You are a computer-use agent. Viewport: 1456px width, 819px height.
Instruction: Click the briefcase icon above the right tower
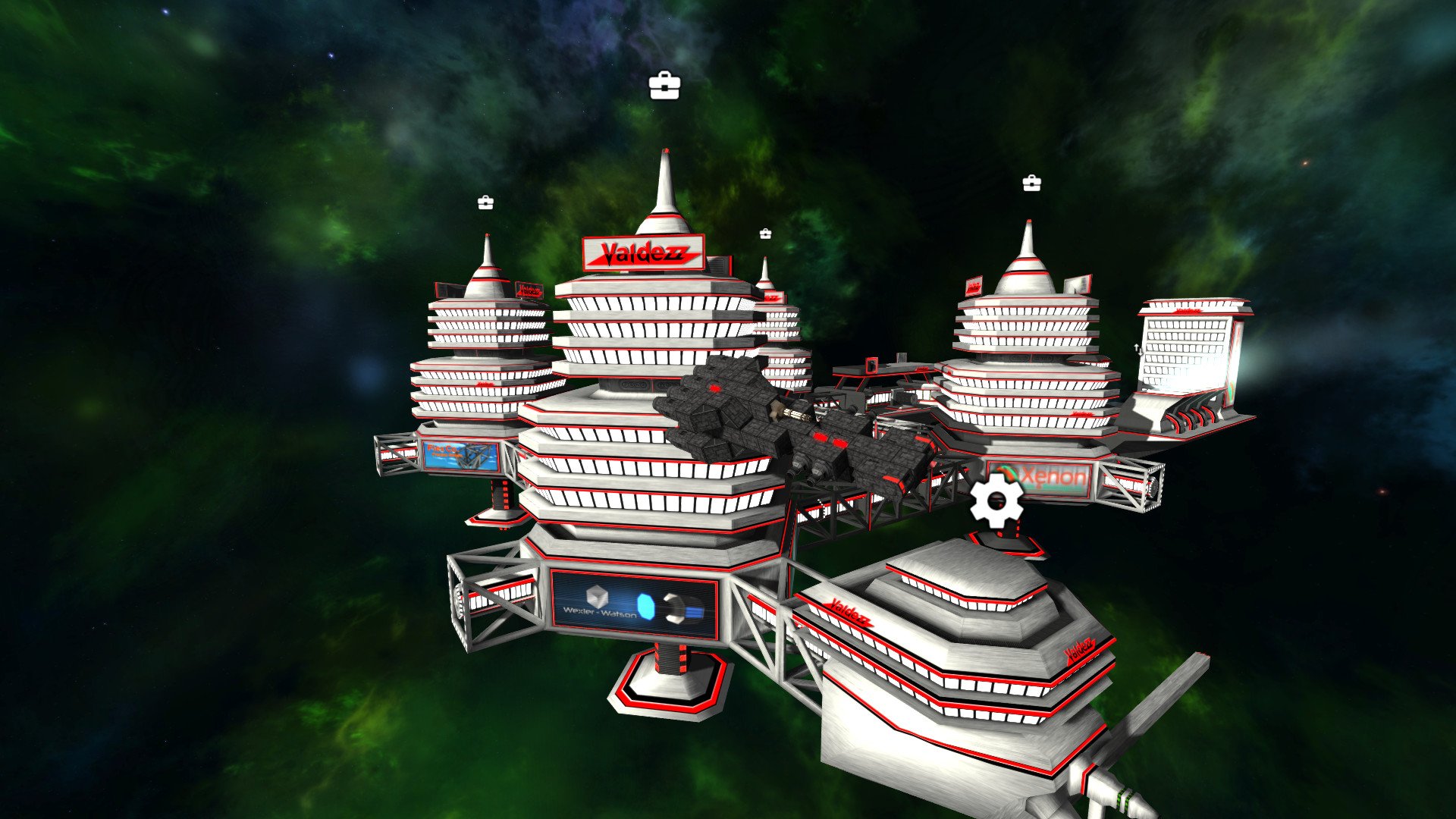pos(1031,184)
